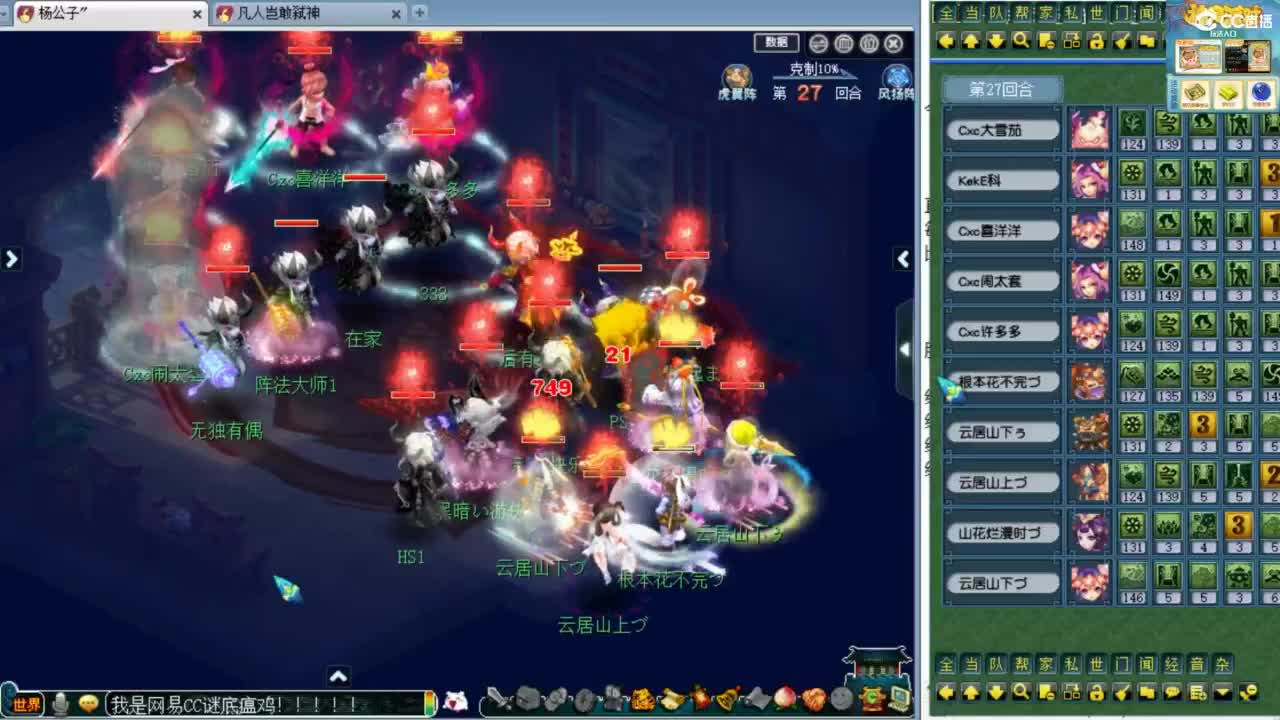Viewport: 1280px width, 720px height.
Task: Click the folder icon in the yellow chat toolbar
Action: click(1147, 692)
